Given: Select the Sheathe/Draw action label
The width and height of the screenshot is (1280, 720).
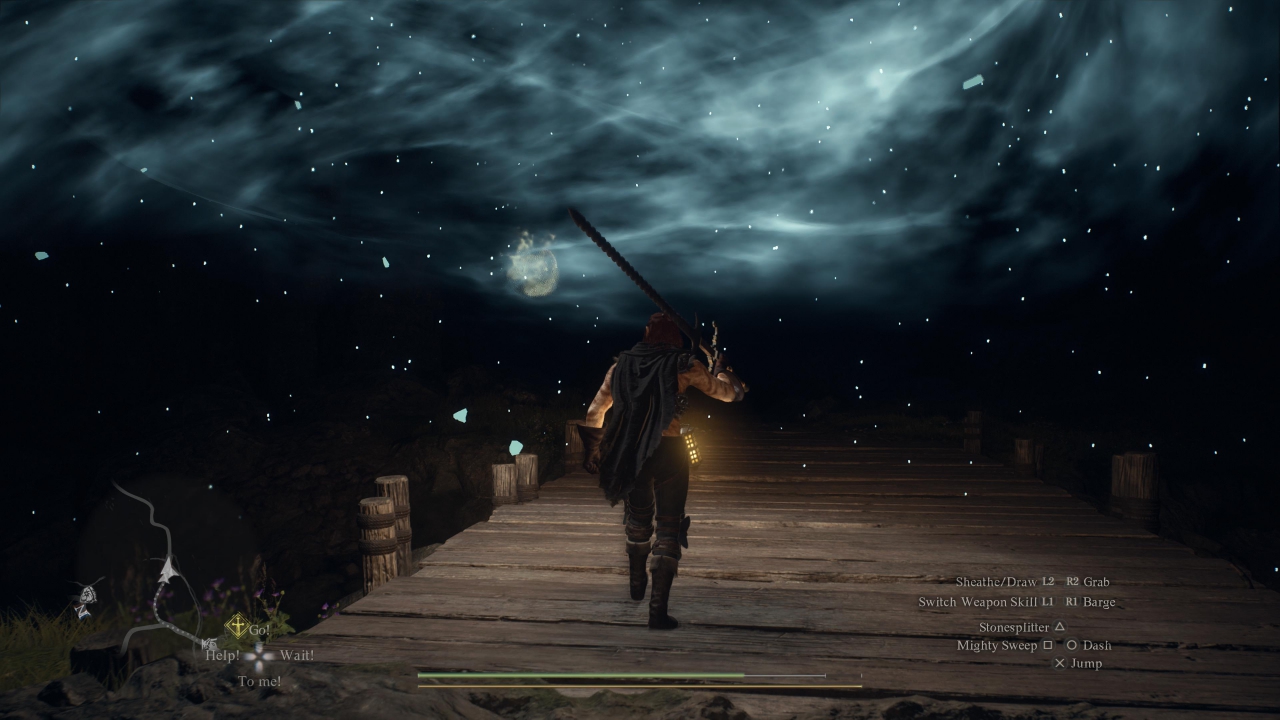Looking at the screenshot, I should coord(996,582).
